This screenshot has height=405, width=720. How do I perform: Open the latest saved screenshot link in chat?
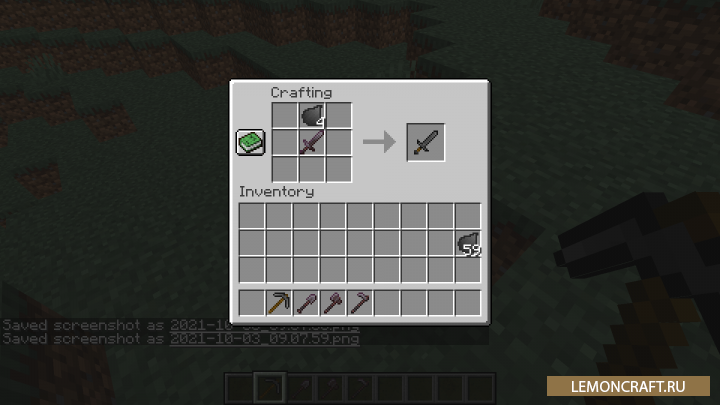coord(264,339)
